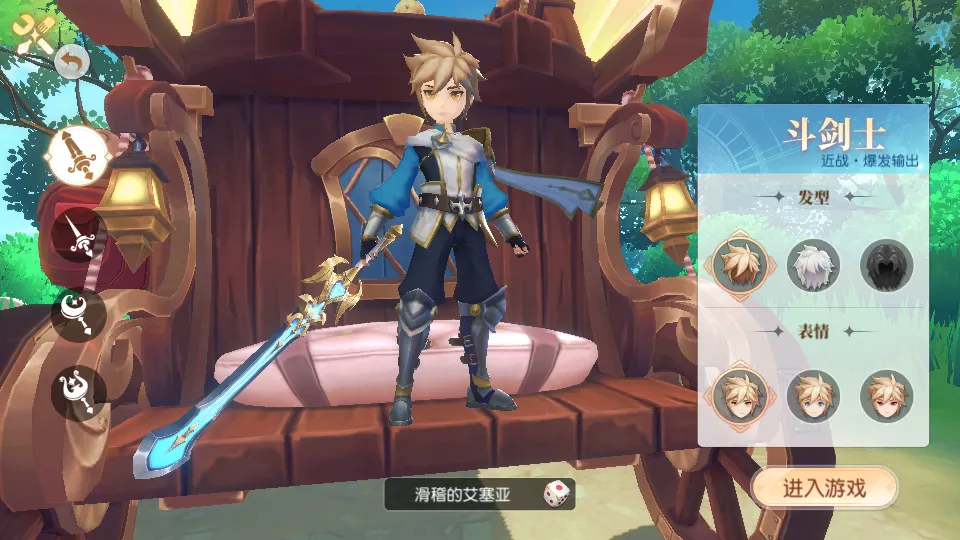Go back with the return arrow button
Viewport: 960px width, 540px height.
point(72,62)
